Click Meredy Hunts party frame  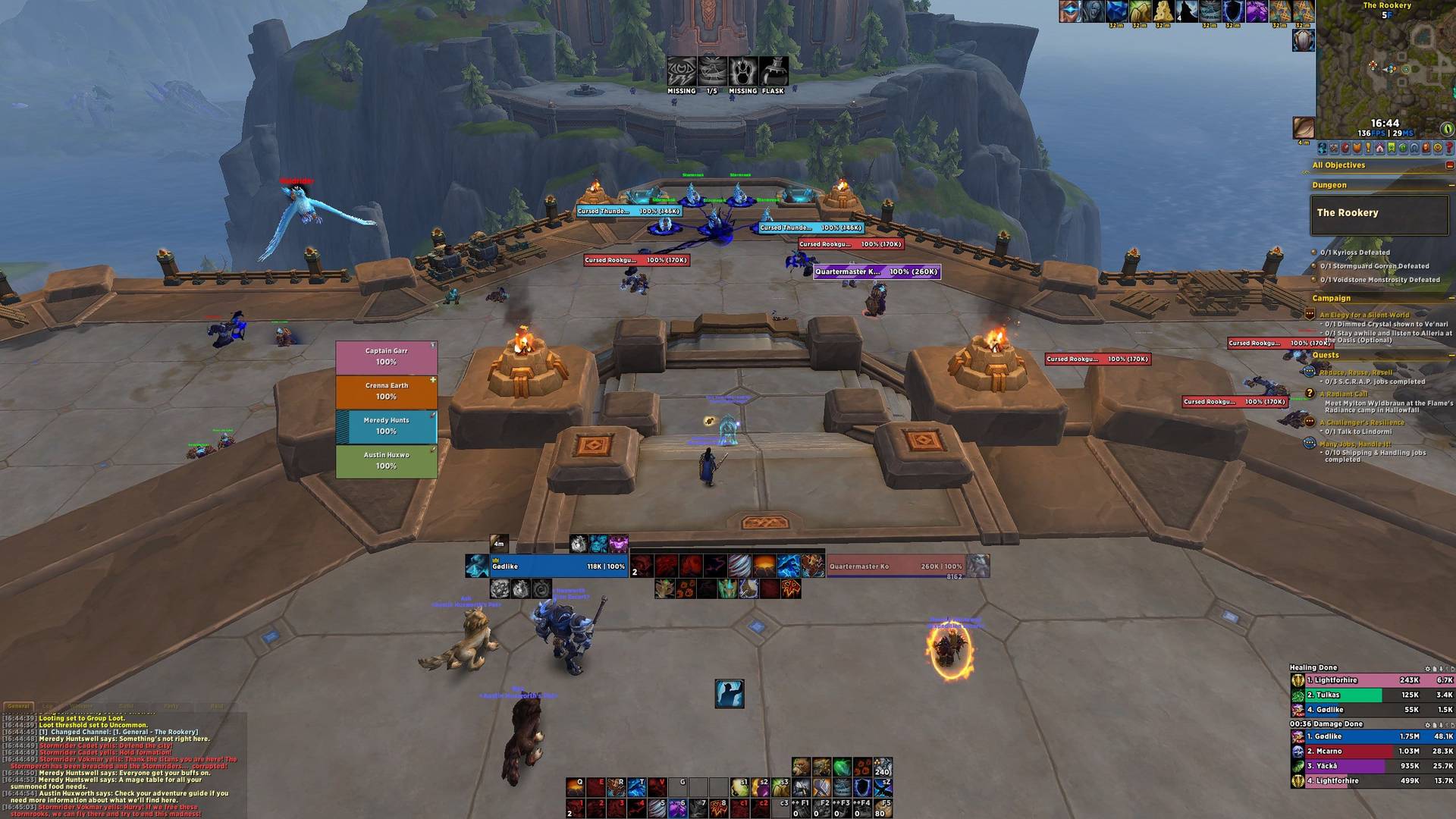point(386,426)
